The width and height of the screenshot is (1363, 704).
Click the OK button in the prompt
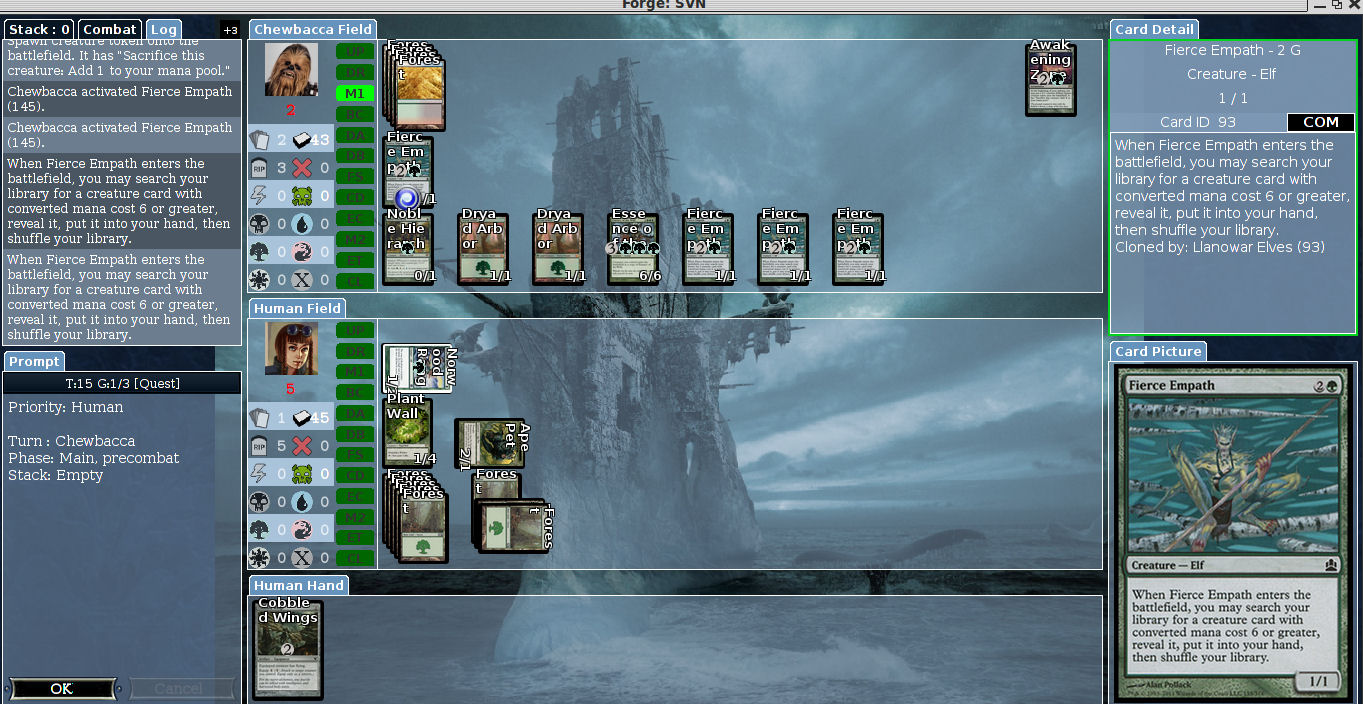coord(62,688)
